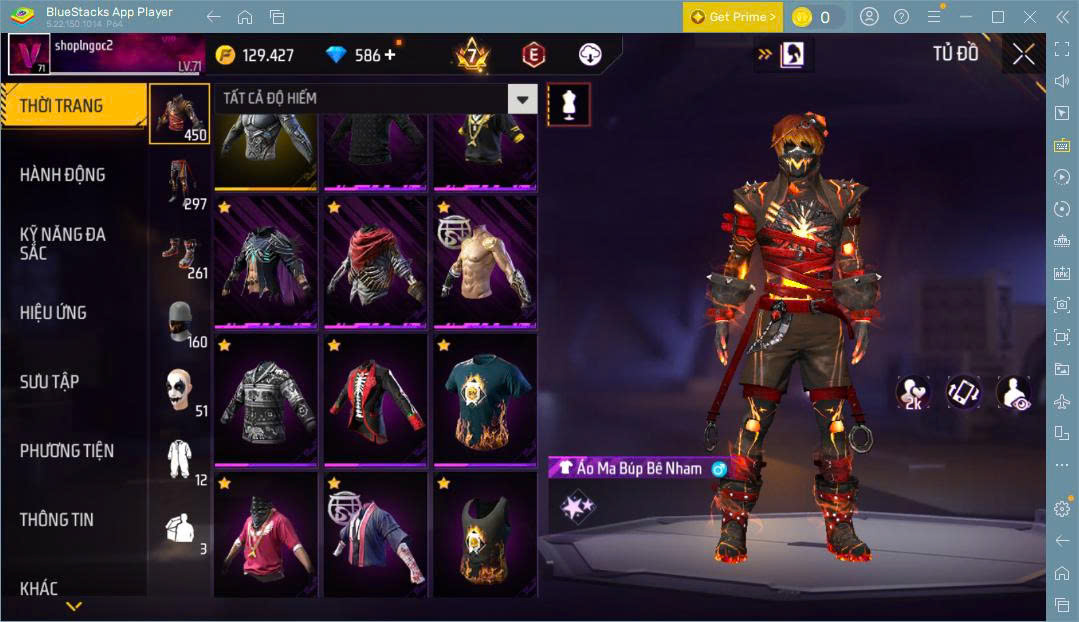Switch to Kỹ Năng Đa Sắc tab
1079x622 pixels.
[62, 243]
